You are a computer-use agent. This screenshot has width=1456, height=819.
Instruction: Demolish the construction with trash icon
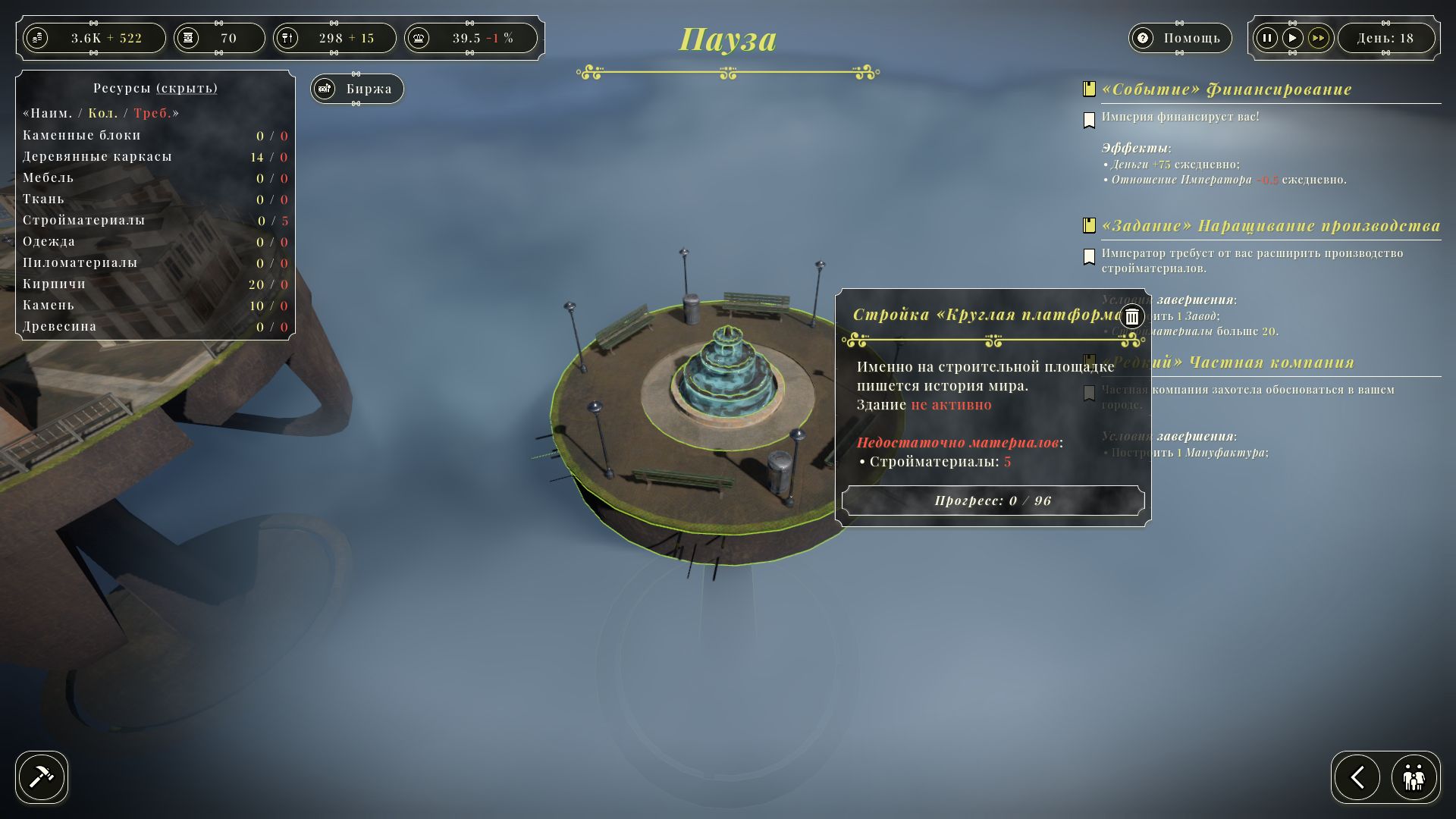pos(1132,316)
